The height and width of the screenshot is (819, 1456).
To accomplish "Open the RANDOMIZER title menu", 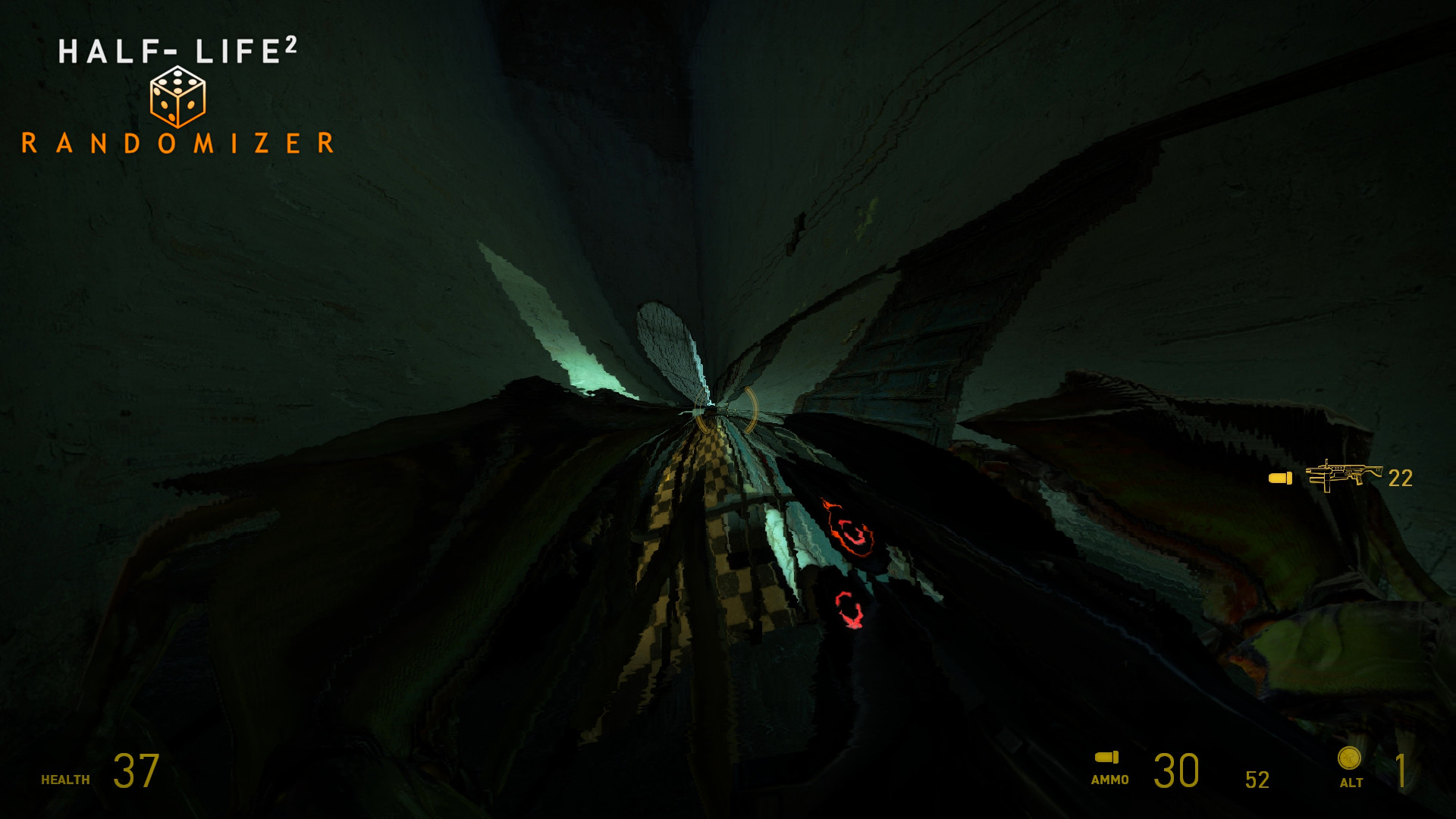I will click(177, 143).
